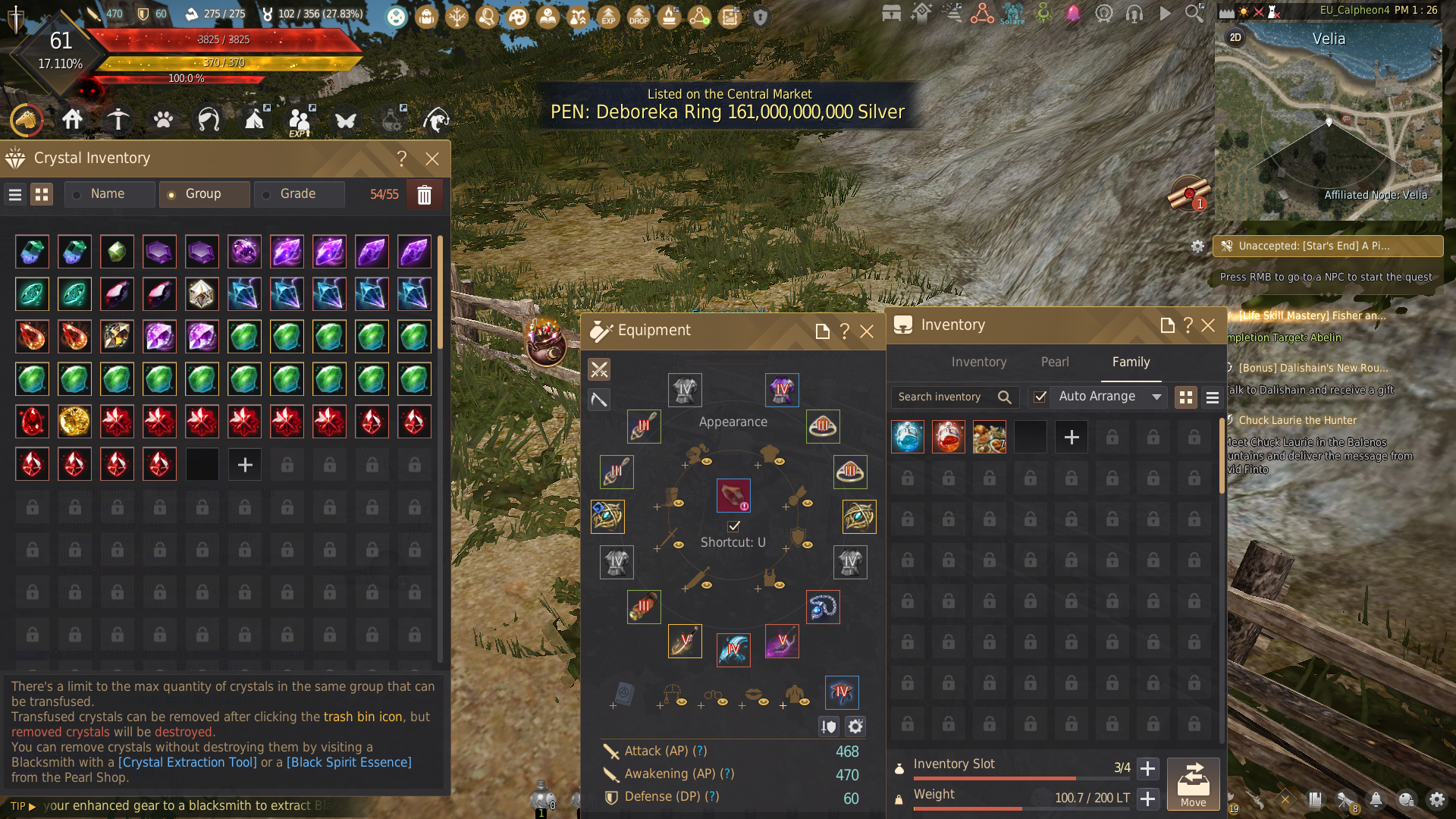Image resolution: width=1456 pixels, height=819 pixels.
Task: Increase weight limit with plus button
Action: [x=1148, y=799]
